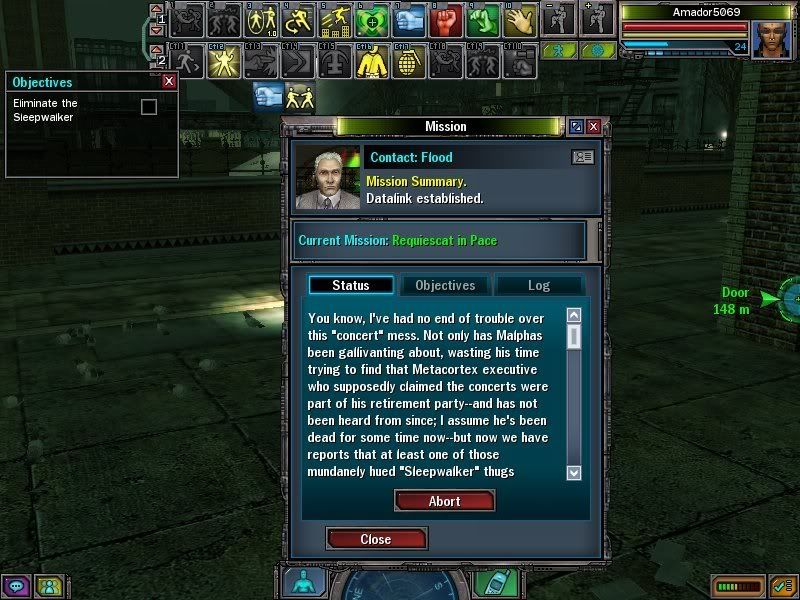Tick the Eliminate the Sleepwalker checkbox
This screenshot has width=800, height=600.
[149, 107]
